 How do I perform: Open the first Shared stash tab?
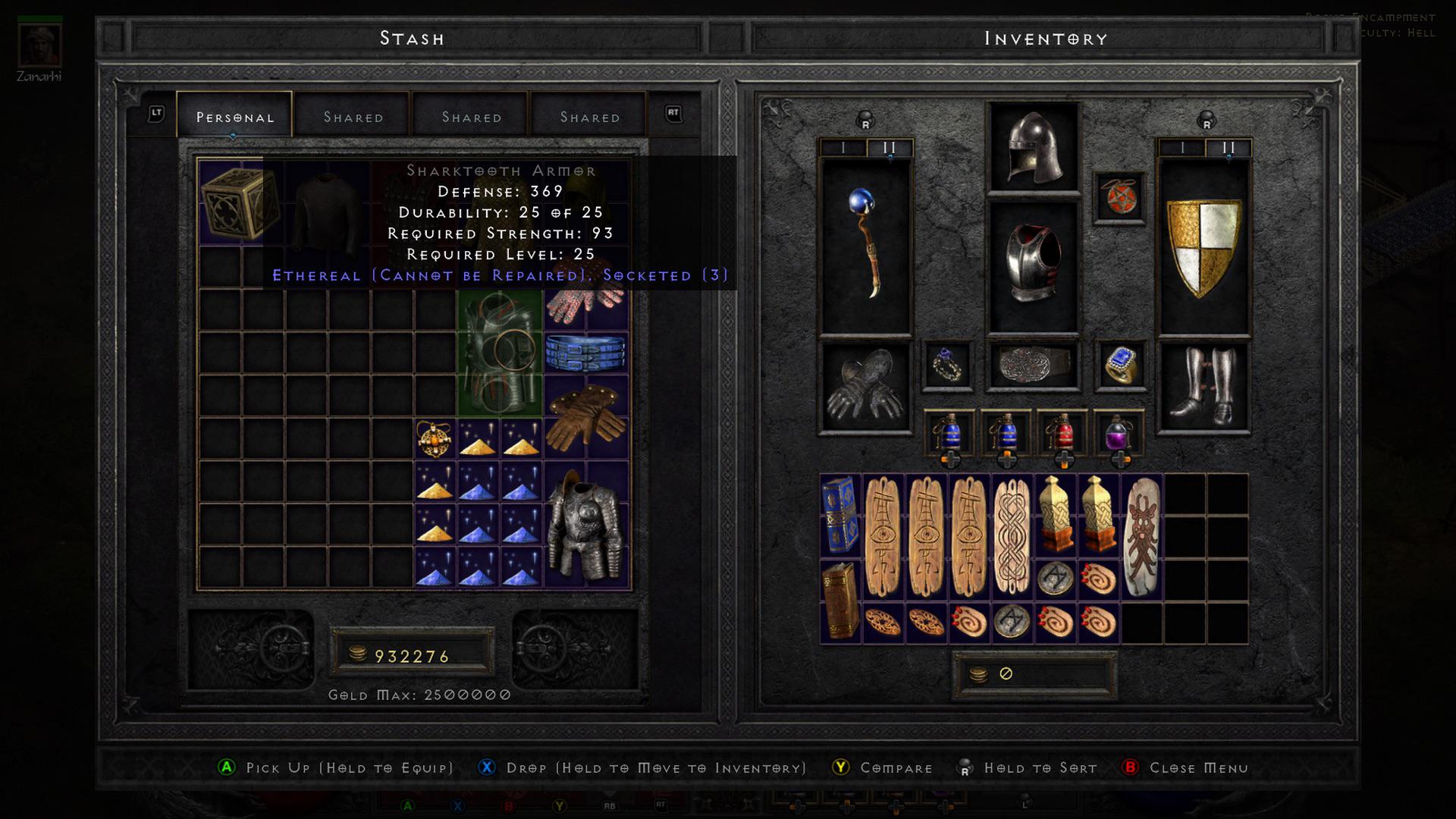tap(353, 116)
